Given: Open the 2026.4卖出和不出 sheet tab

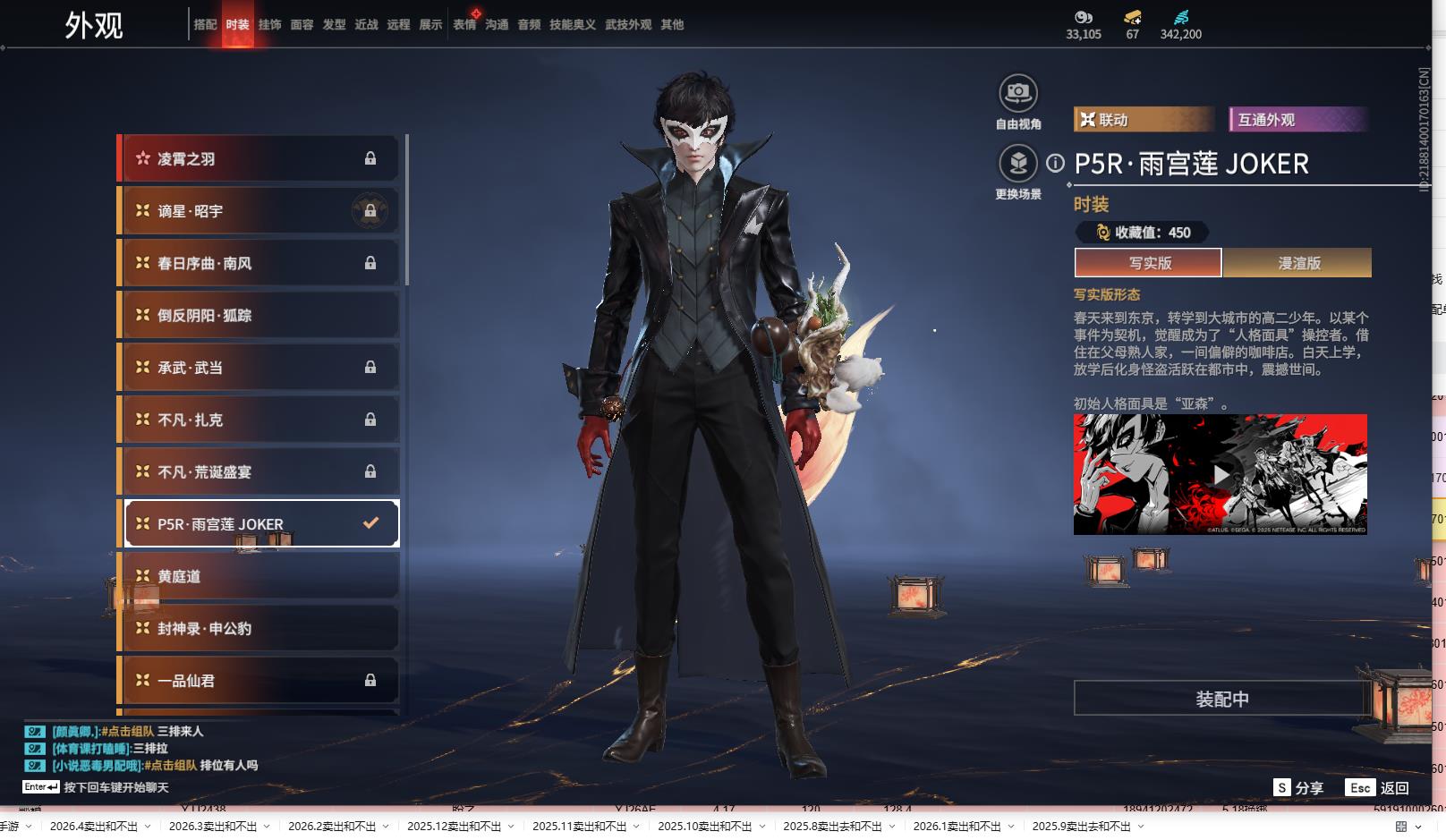Looking at the screenshot, I should click(x=94, y=827).
